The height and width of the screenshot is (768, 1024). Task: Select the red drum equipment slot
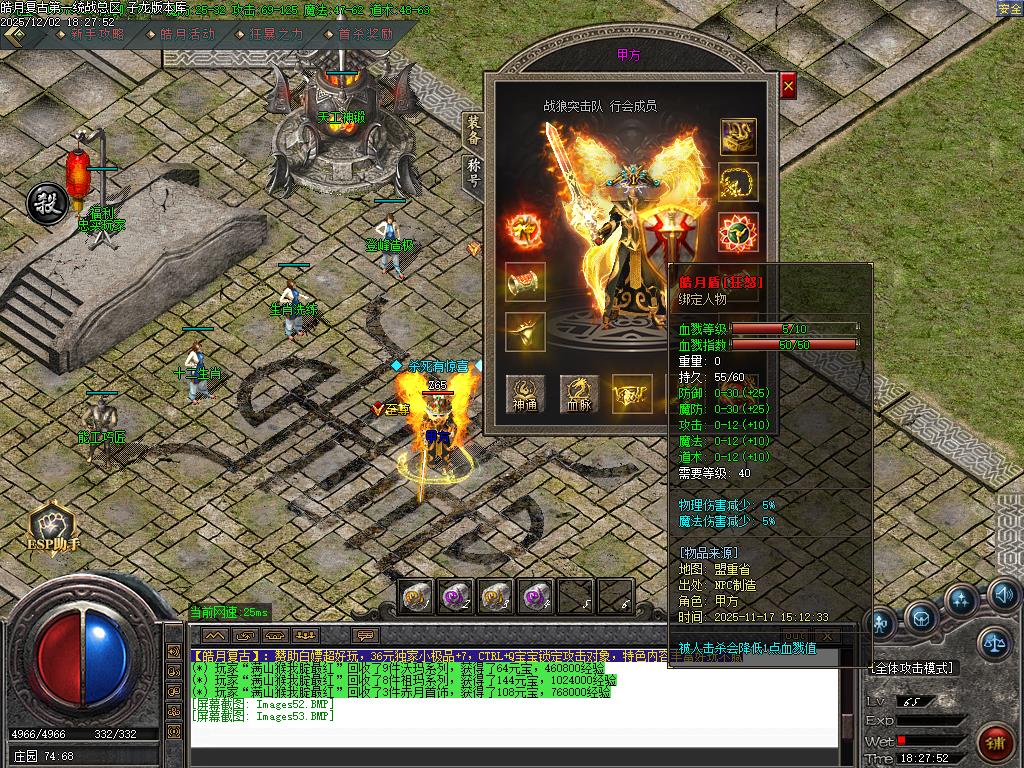525,283
